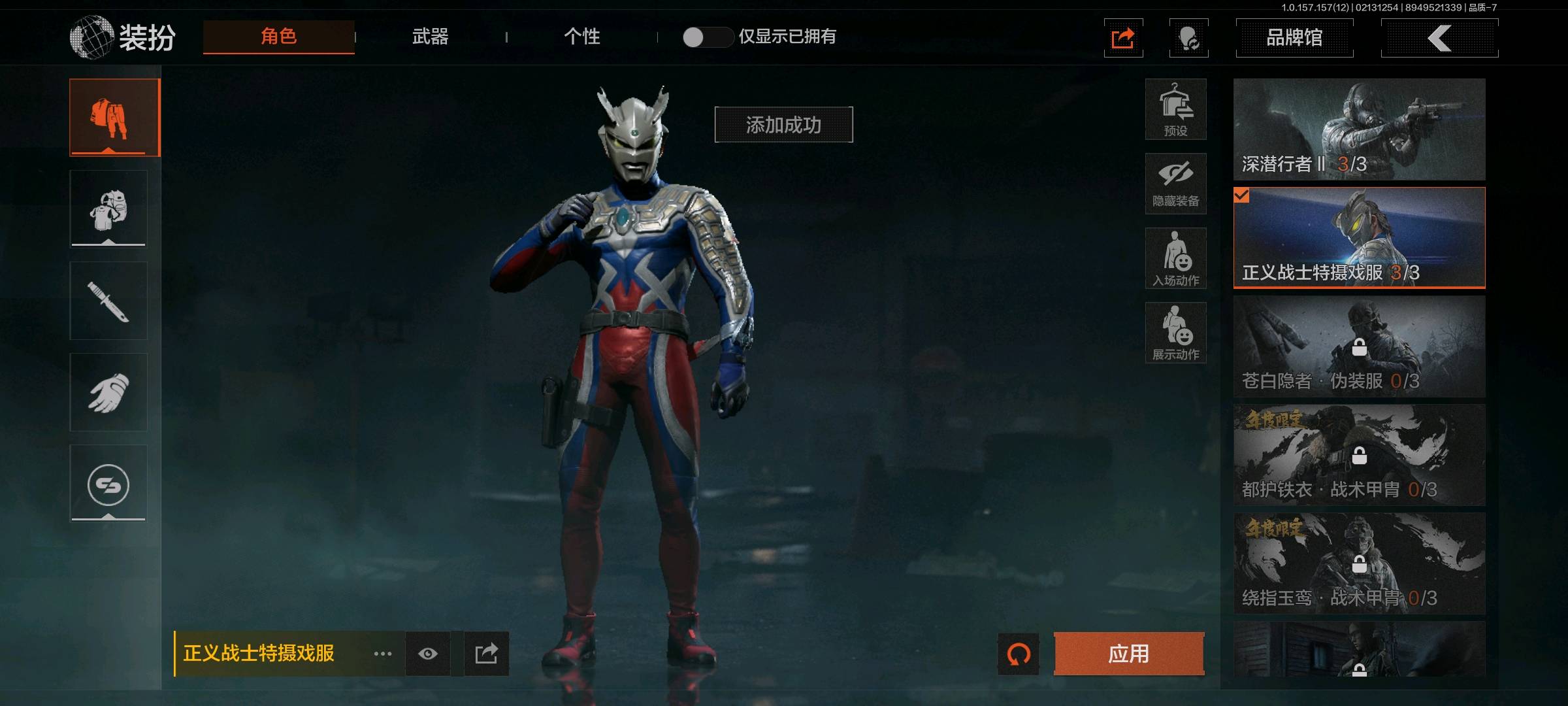1568x706 pixels.
Task: Click the orange share icon at top
Action: point(1123,38)
